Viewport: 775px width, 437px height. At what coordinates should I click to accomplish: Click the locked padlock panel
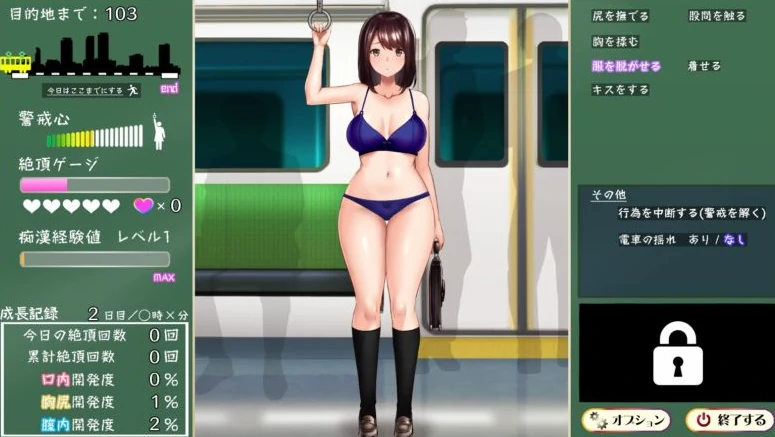pyautogui.click(x=676, y=352)
